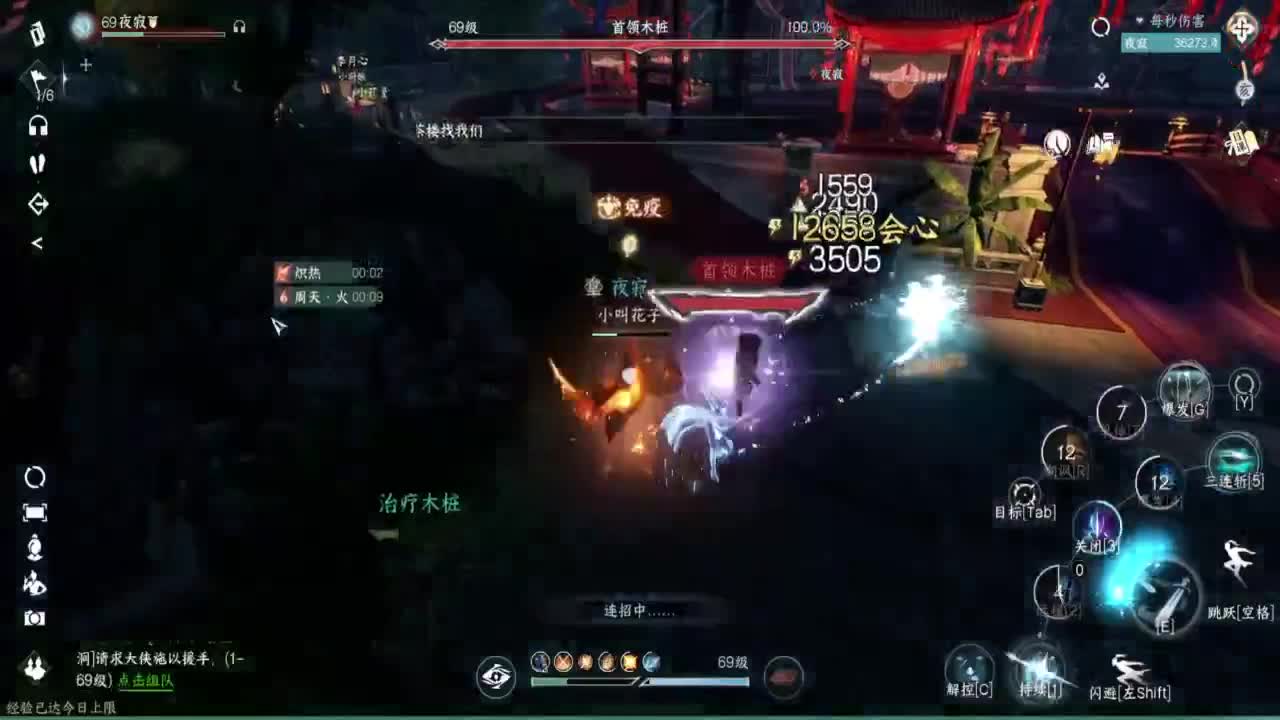Hit the 跳跃[空格] jump icon

coord(1237,560)
